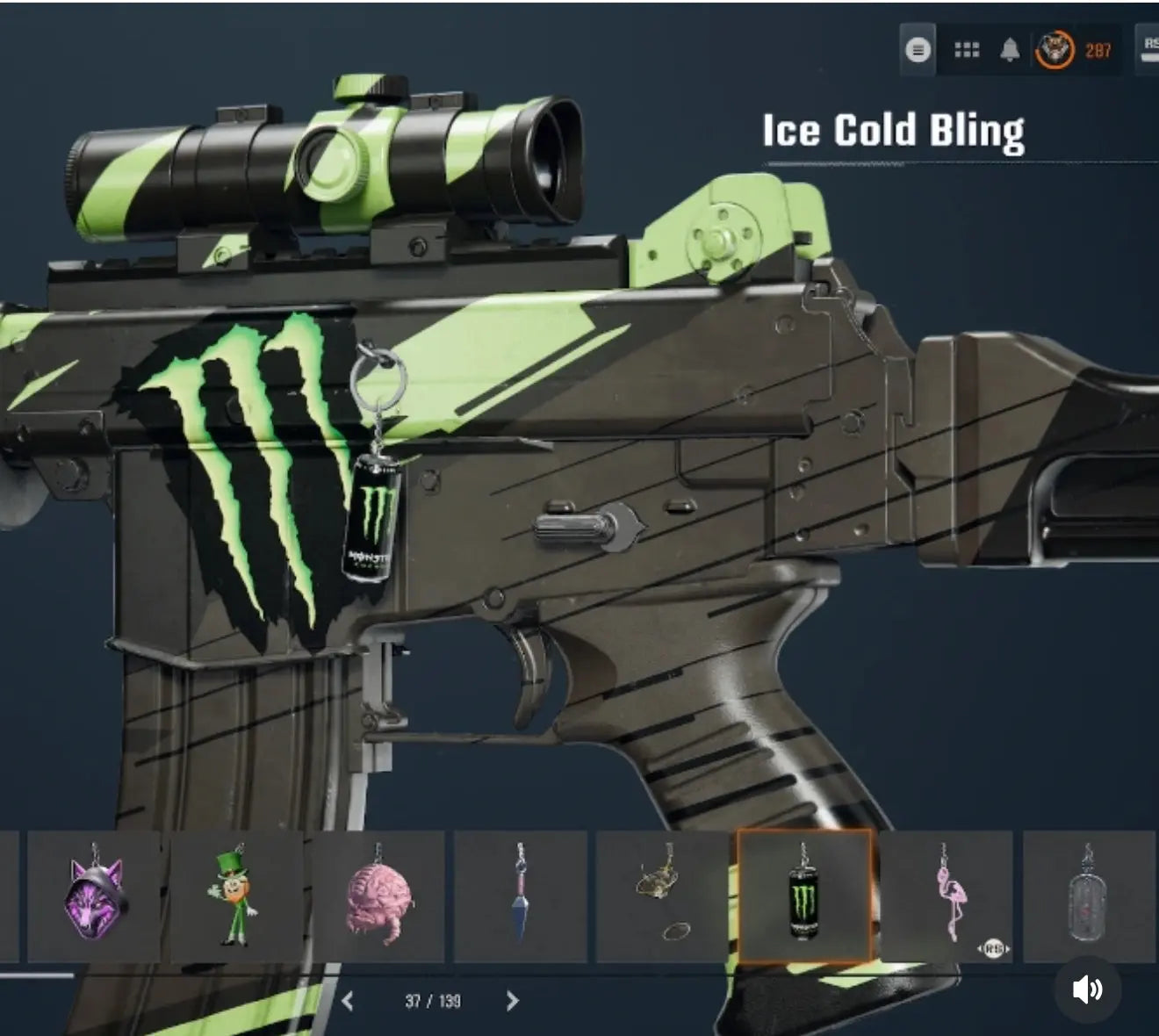Click the Ice Cold Bling title text
Image resolution: width=1159 pixels, height=1036 pixels.
893,130
